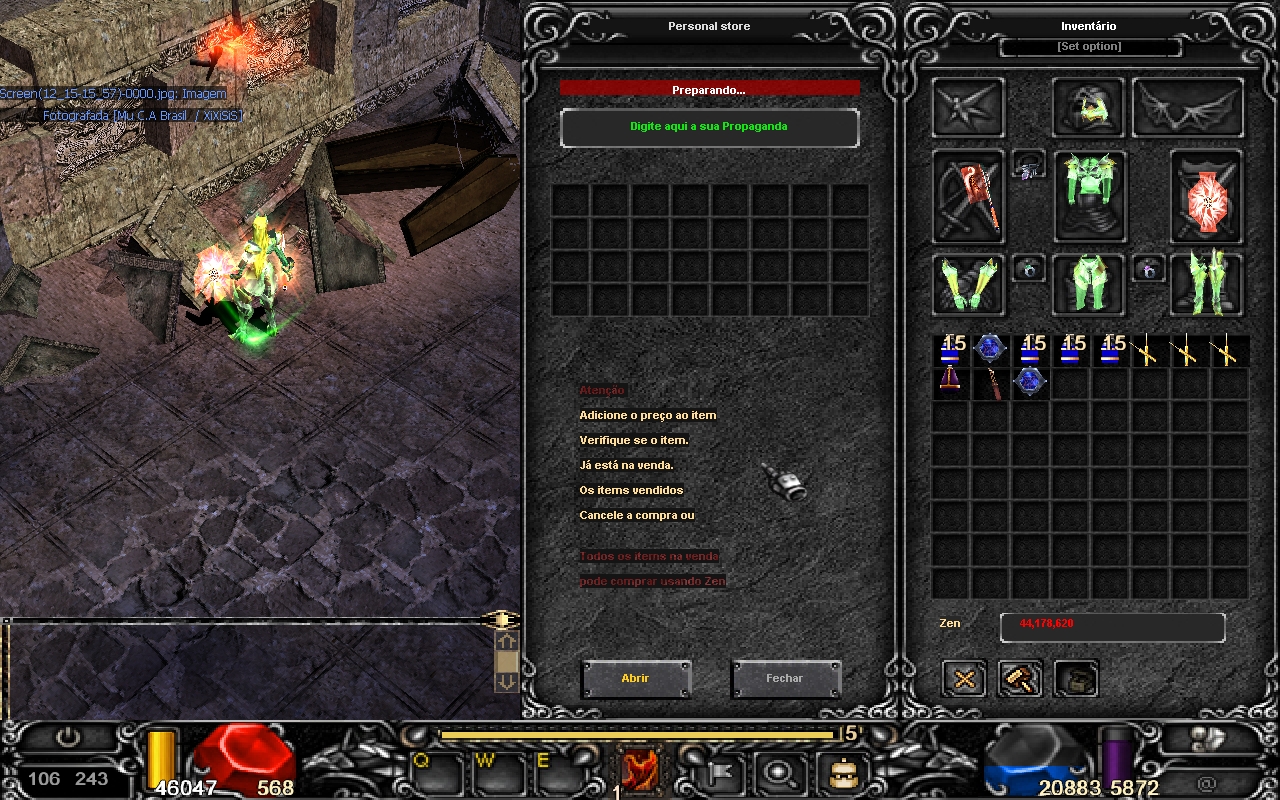The width and height of the screenshot is (1280, 800).
Task: Select the red shield slot
Action: coord(1206,197)
